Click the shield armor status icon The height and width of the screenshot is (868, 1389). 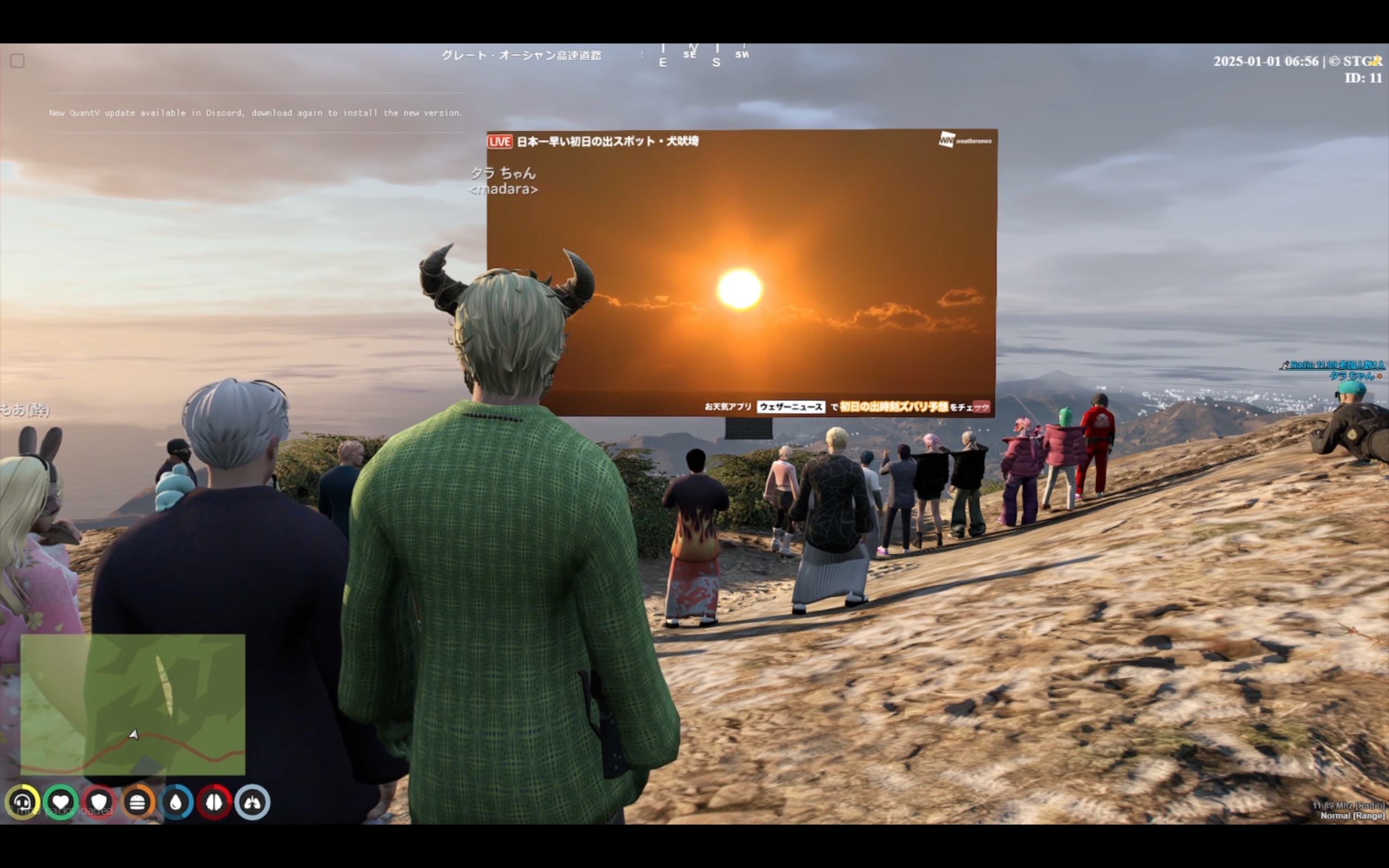(99, 802)
